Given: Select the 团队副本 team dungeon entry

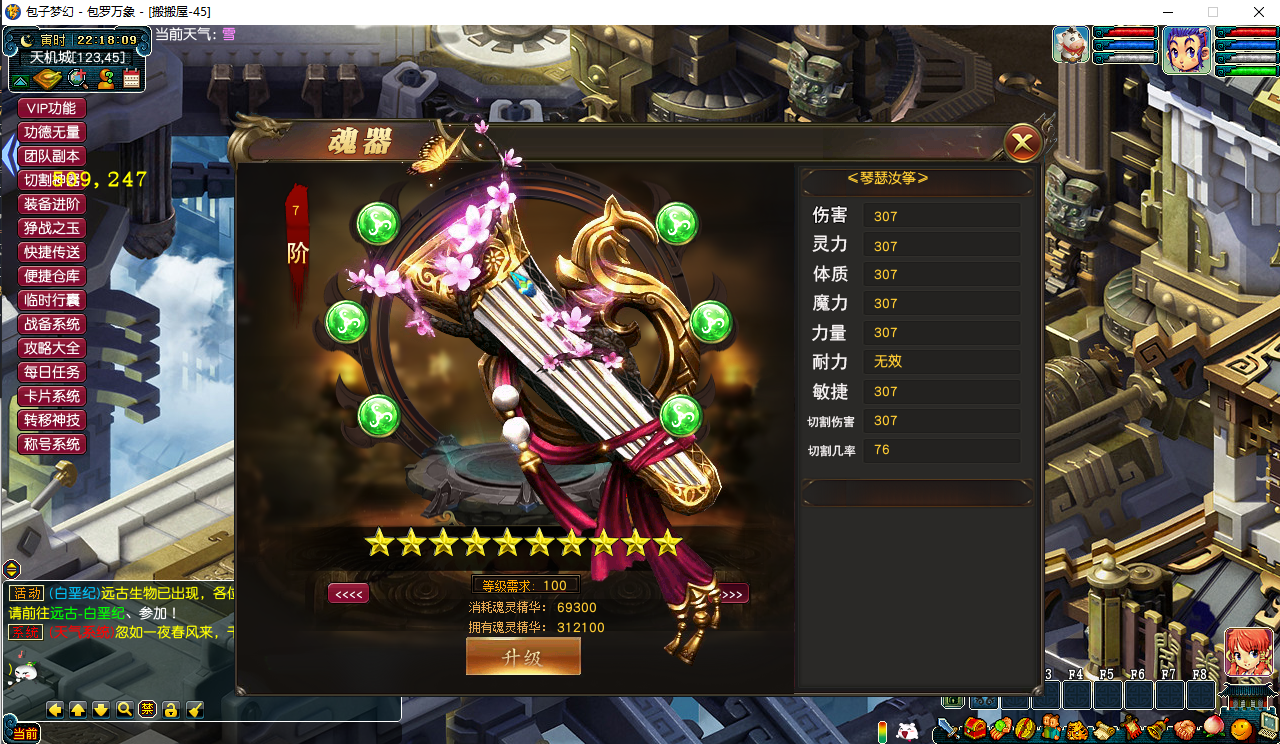Looking at the screenshot, I should [x=52, y=156].
